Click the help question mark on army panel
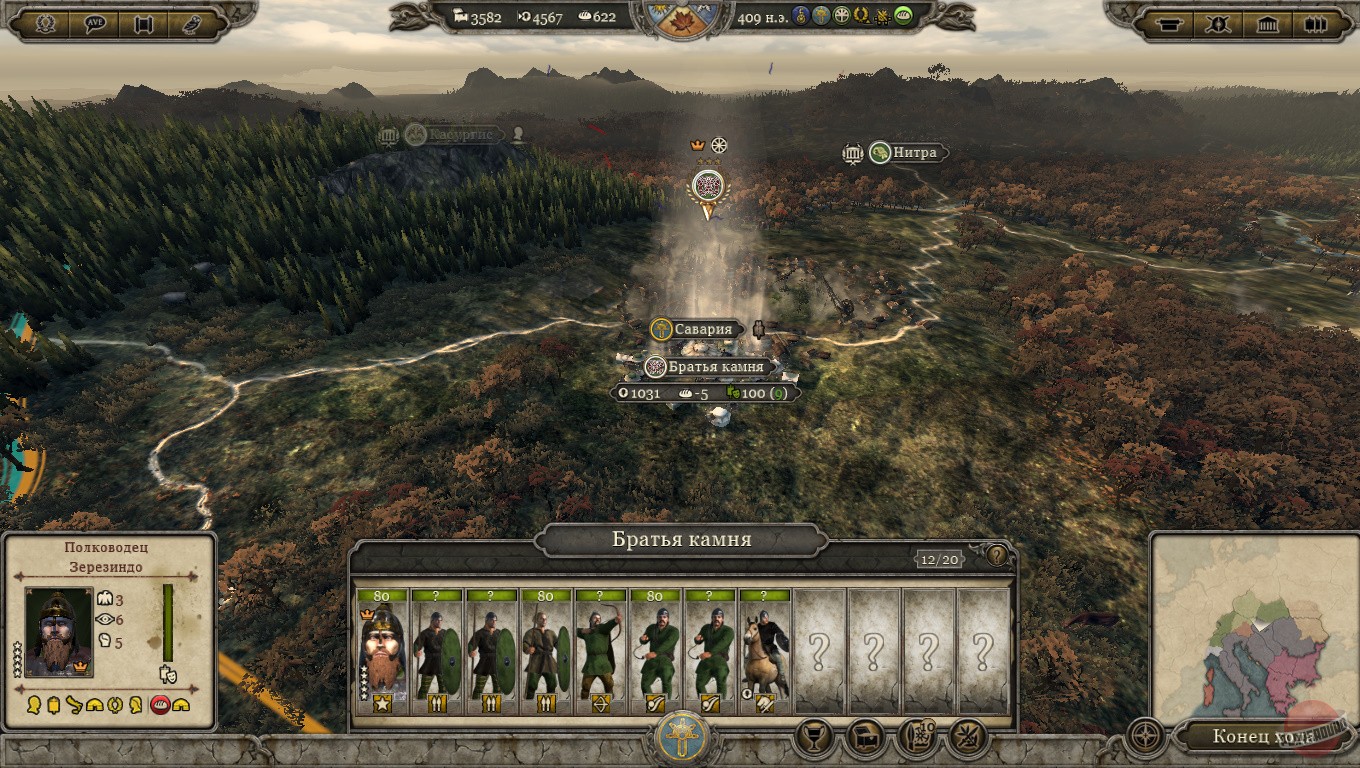 997,555
